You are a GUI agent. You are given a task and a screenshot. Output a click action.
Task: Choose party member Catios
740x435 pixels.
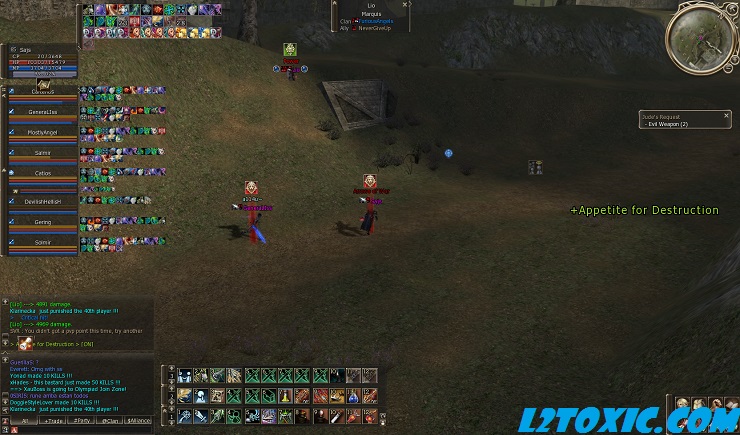(x=43, y=174)
